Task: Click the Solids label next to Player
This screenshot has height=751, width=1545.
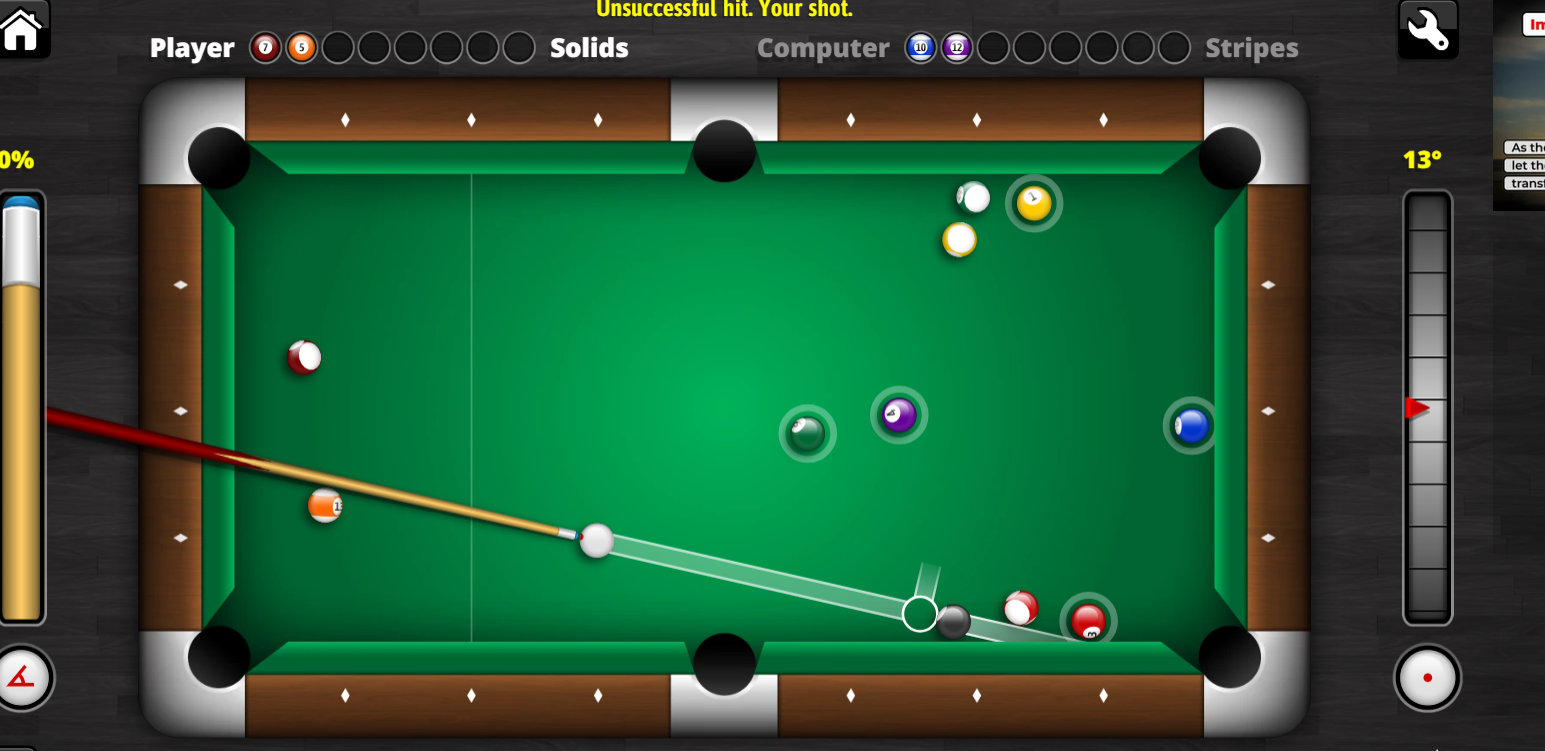Action: pos(589,47)
